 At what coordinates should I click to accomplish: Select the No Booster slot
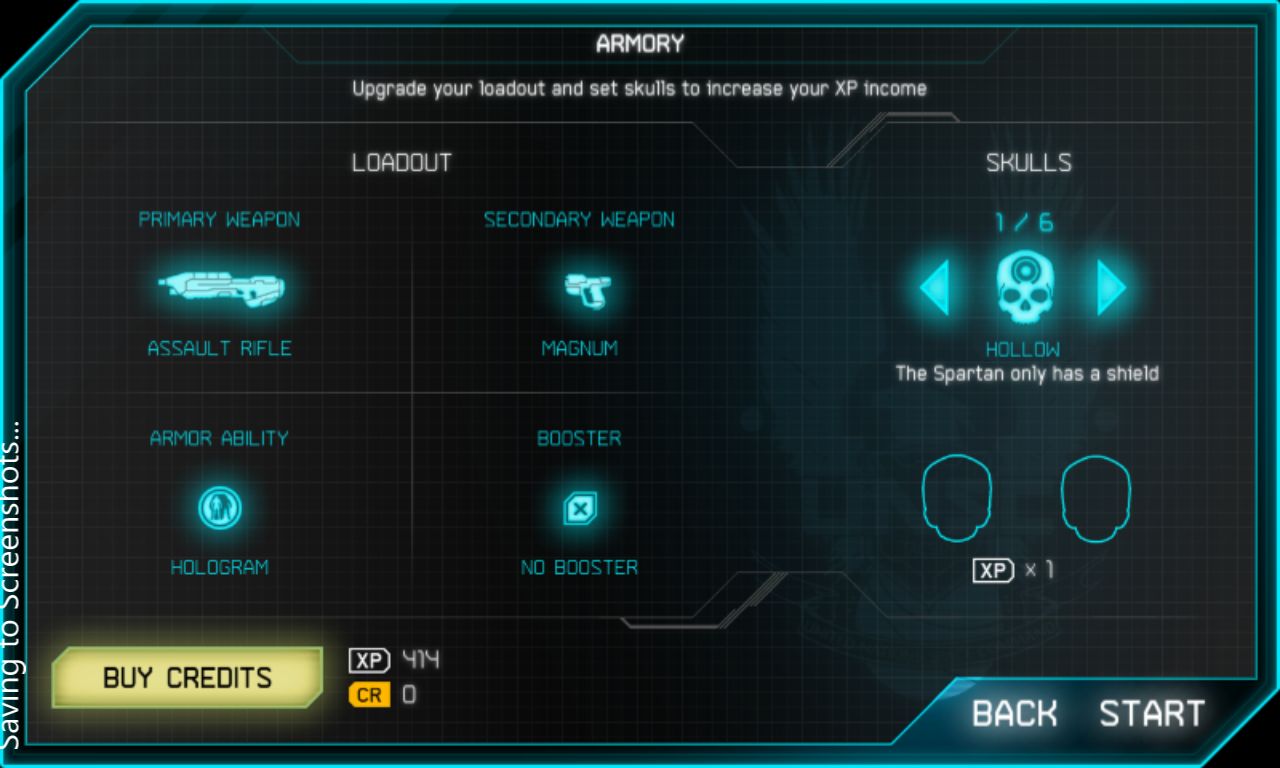[579, 509]
